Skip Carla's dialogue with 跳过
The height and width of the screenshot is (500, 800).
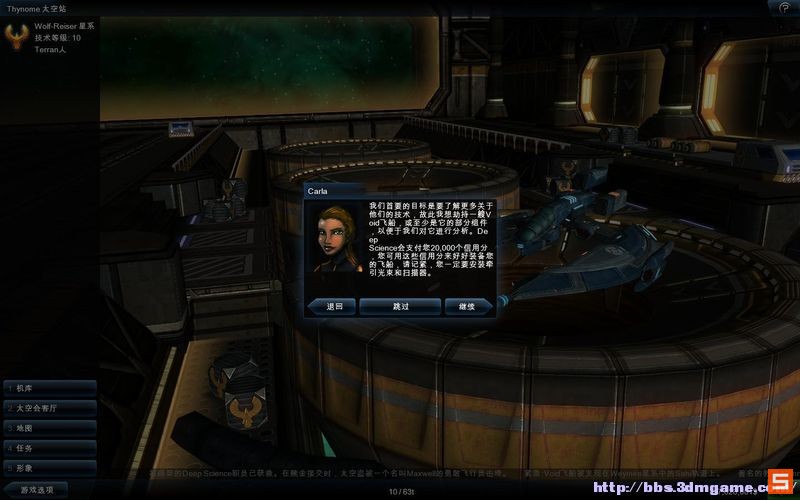[400, 306]
